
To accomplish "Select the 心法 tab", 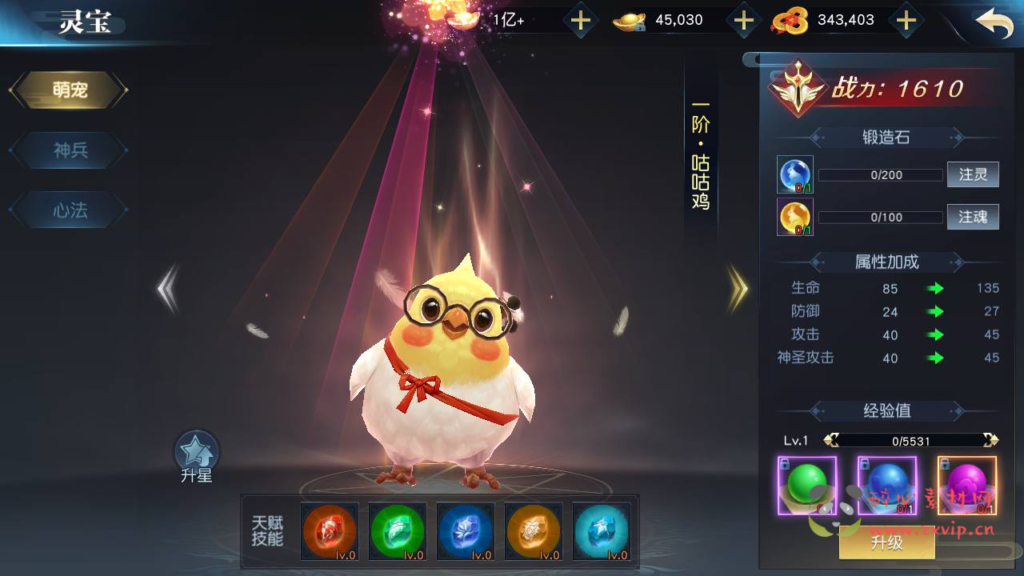I will [69, 211].
